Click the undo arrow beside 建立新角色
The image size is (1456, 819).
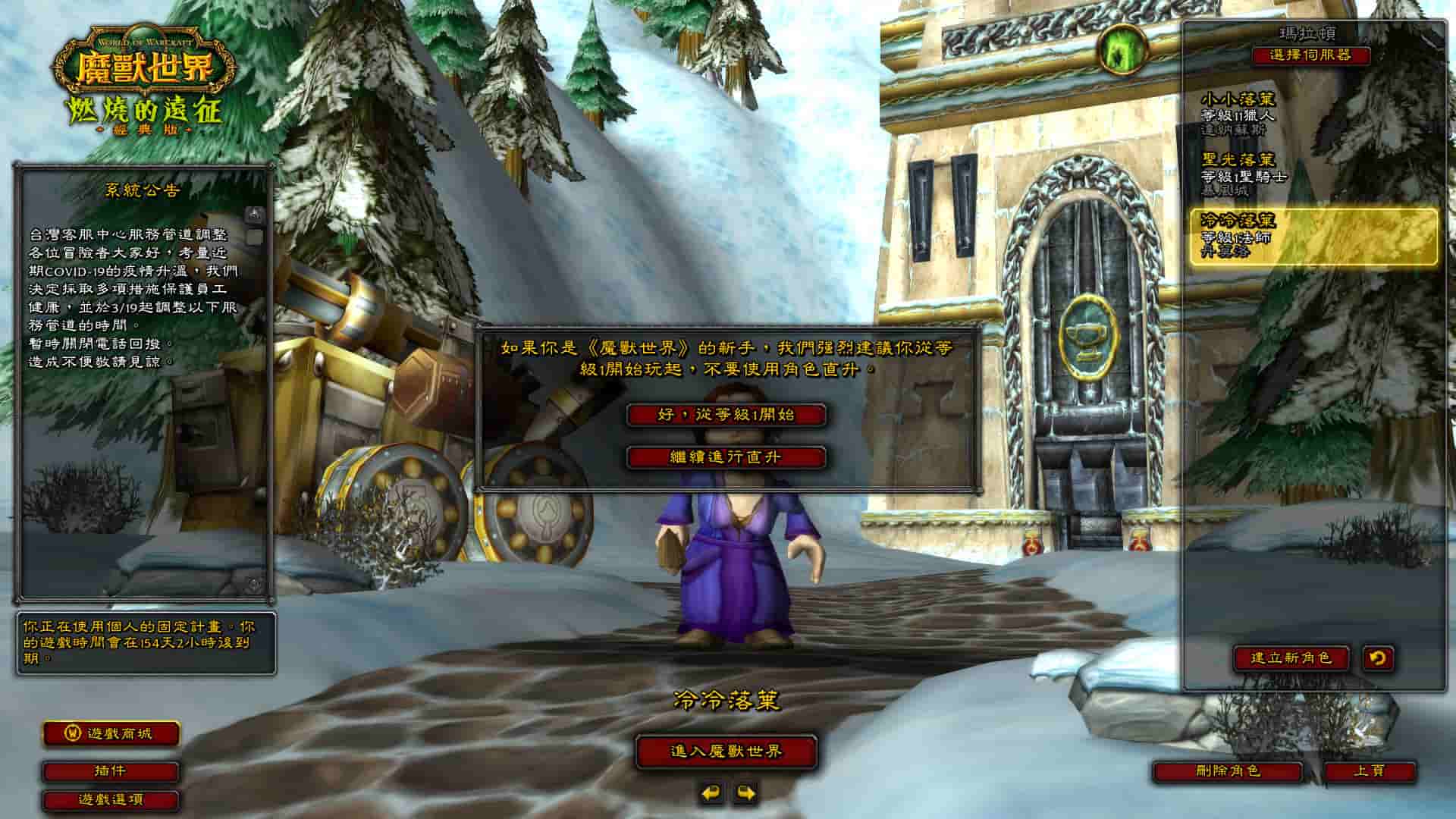(x=1377, y=658)
